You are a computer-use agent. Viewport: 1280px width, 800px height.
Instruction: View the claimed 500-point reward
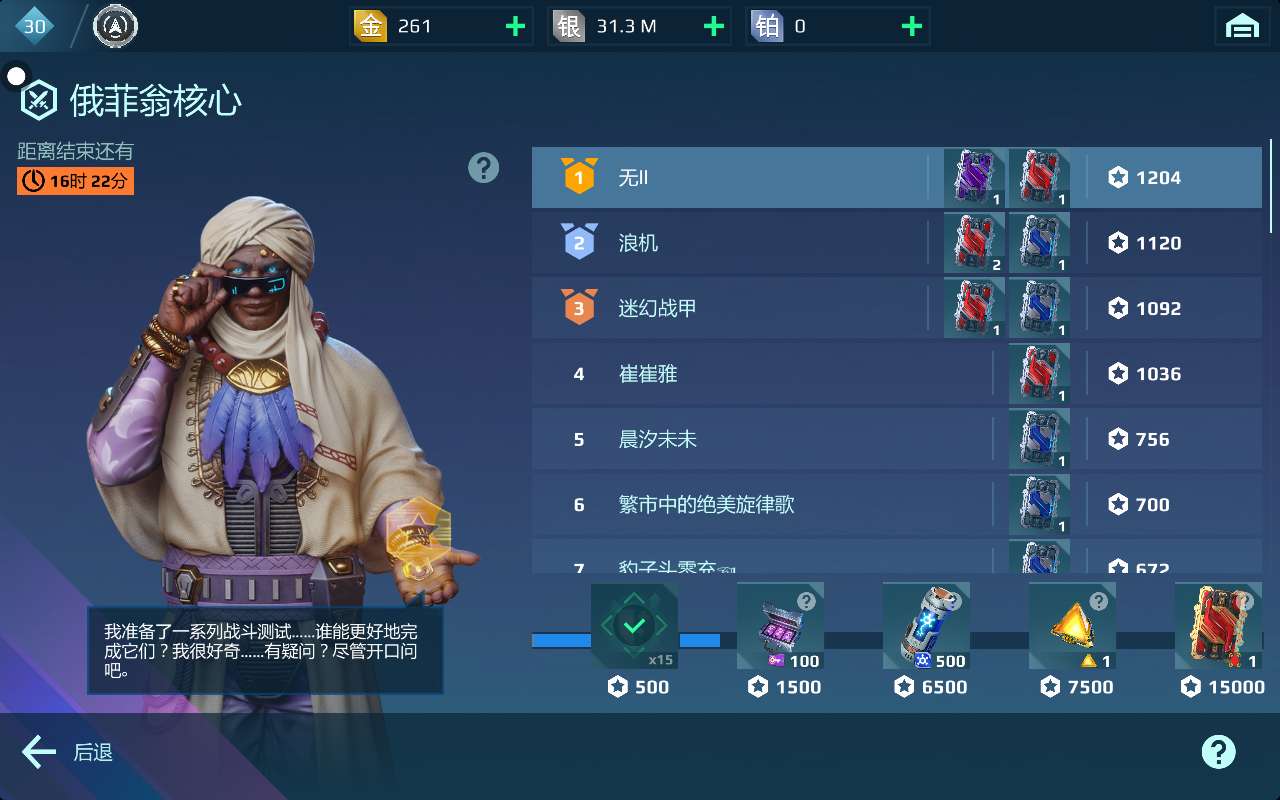pos(634,627)
